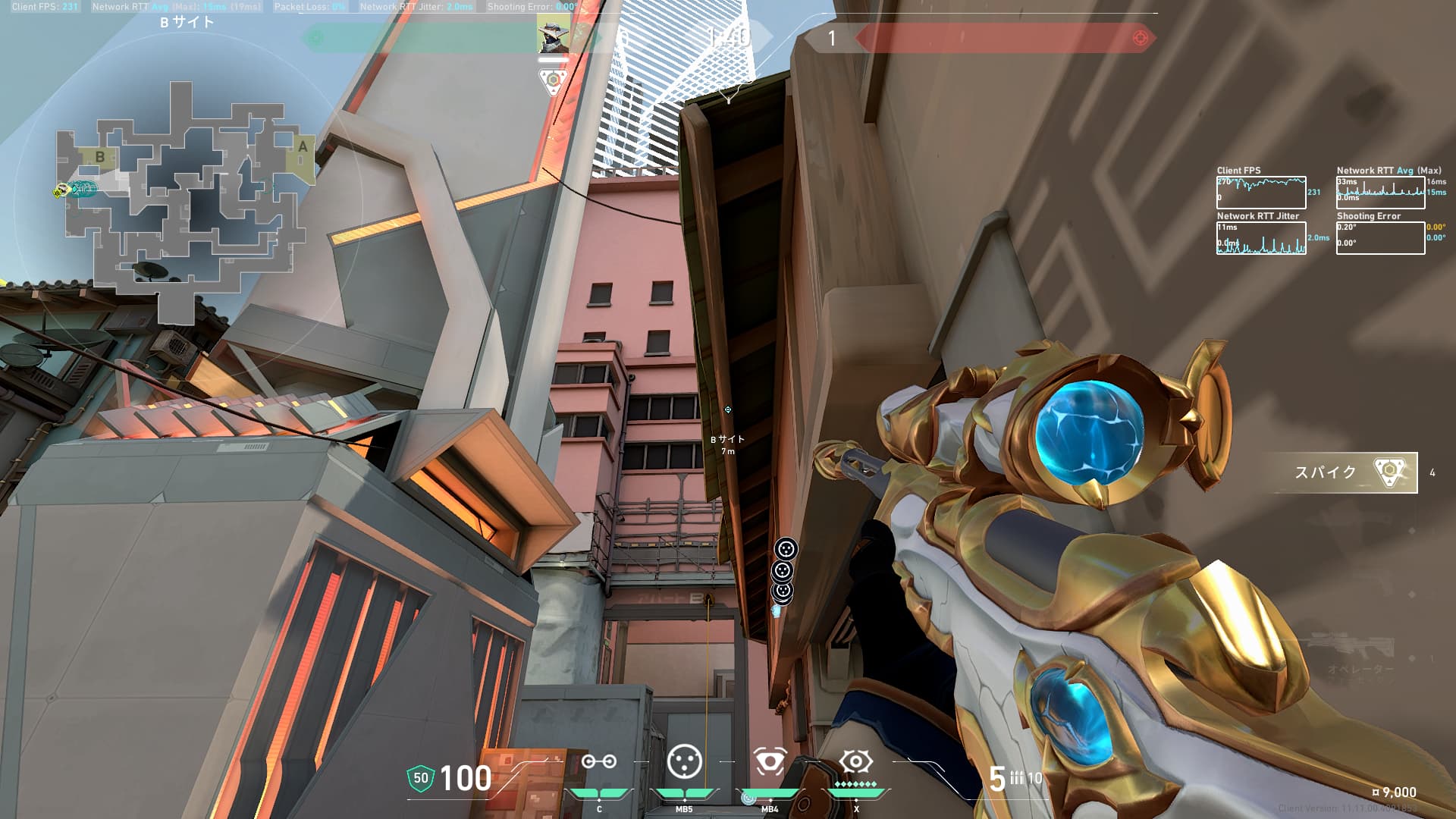This screenshot has width=1456, height=819.
Task: Select the Shooting Error graph
Action: (1380, 238)
